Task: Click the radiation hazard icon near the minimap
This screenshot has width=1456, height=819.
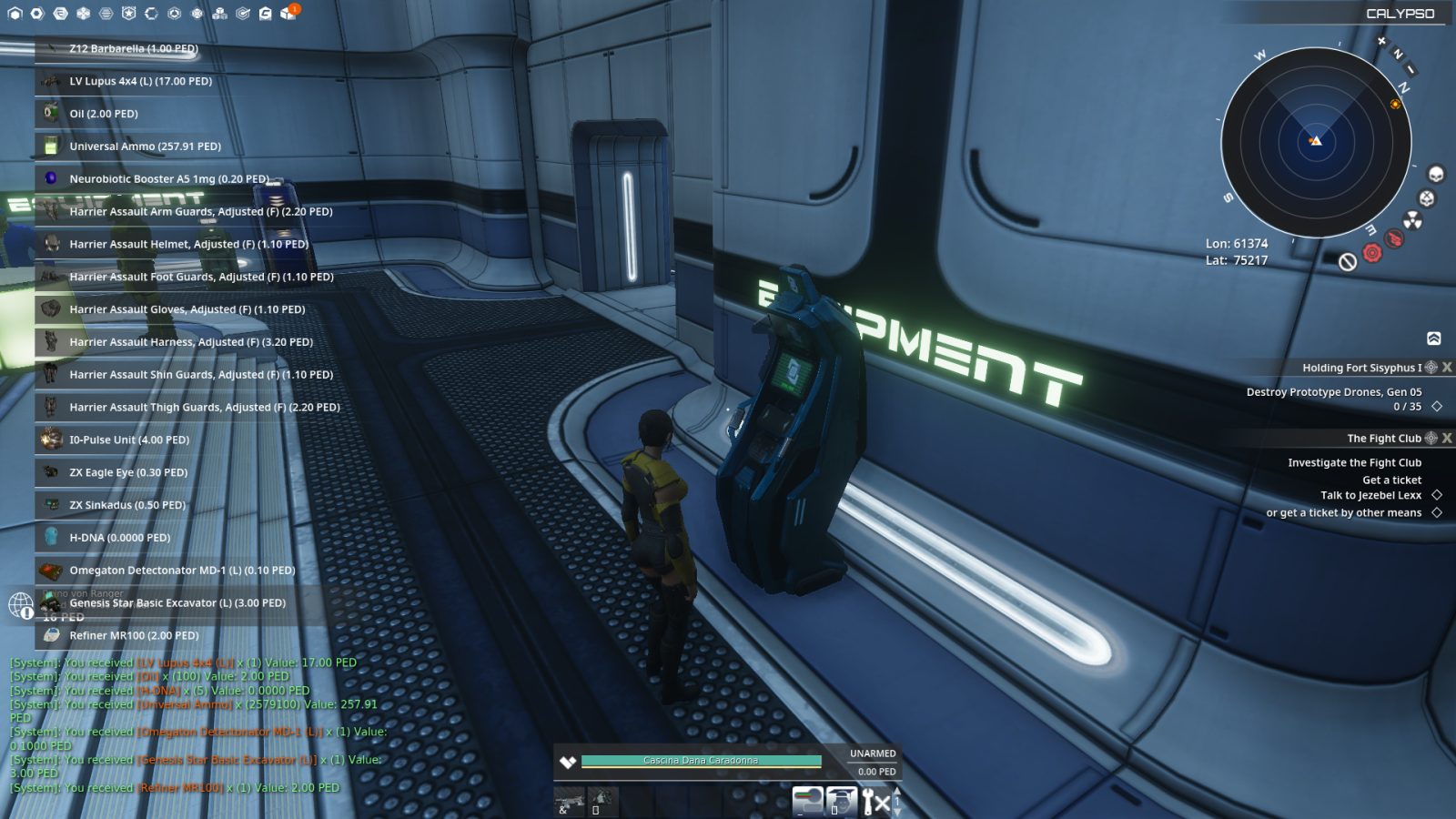Action: [x=1412, y=220]
